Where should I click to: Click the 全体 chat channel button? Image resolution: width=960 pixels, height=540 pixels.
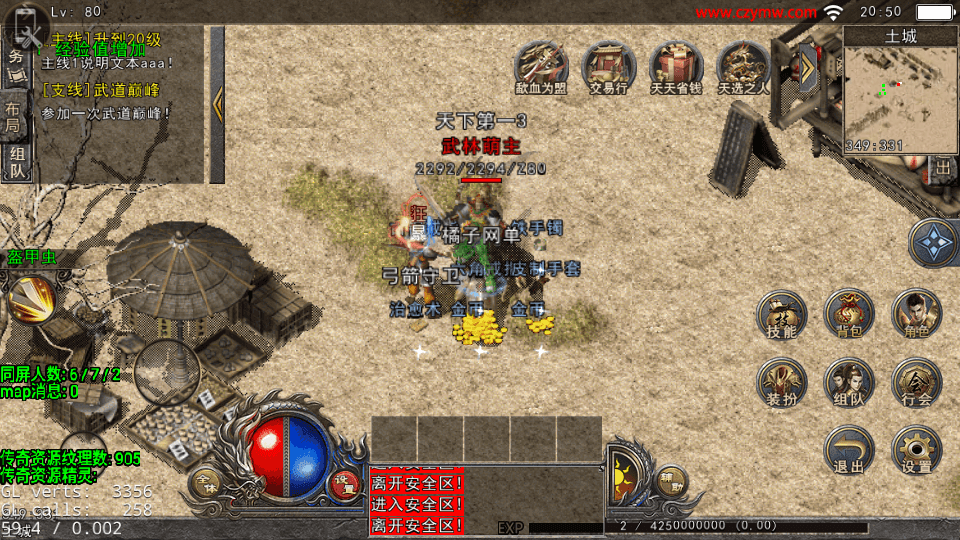(205, 484)
